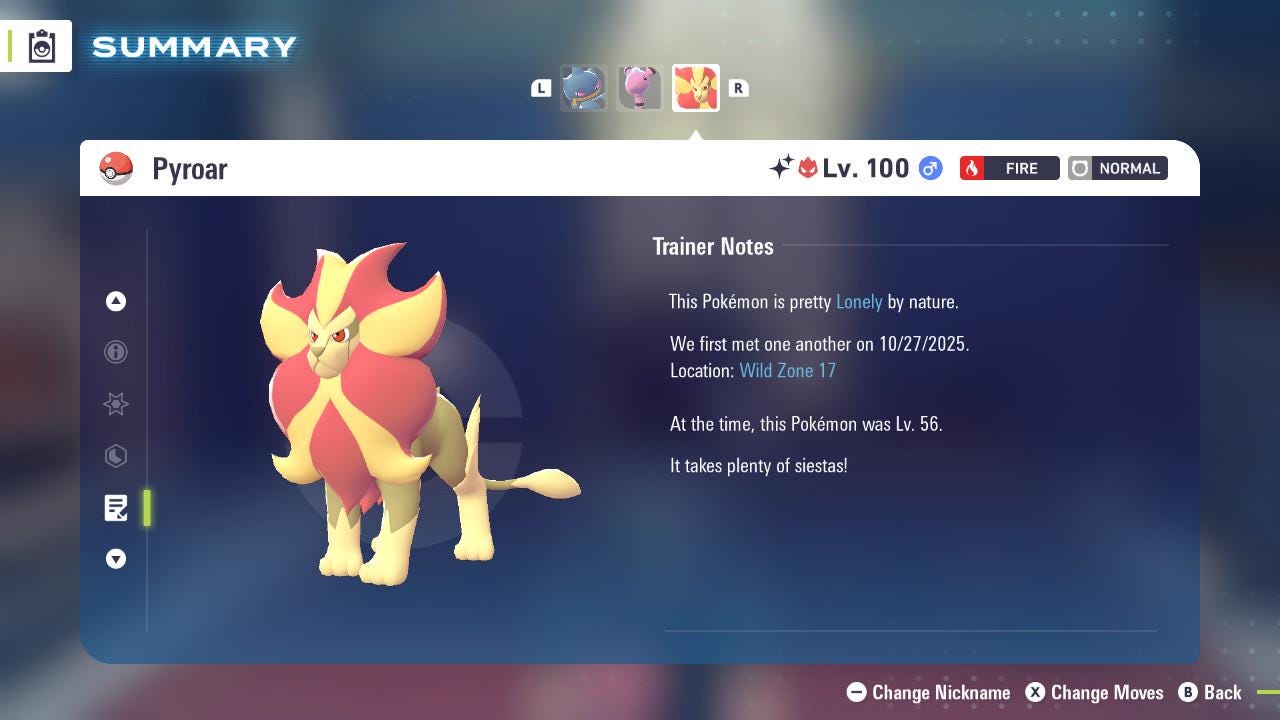Select the pink Pokémon's party thumbnail
Screen dimensions: 1280x720
640,88
